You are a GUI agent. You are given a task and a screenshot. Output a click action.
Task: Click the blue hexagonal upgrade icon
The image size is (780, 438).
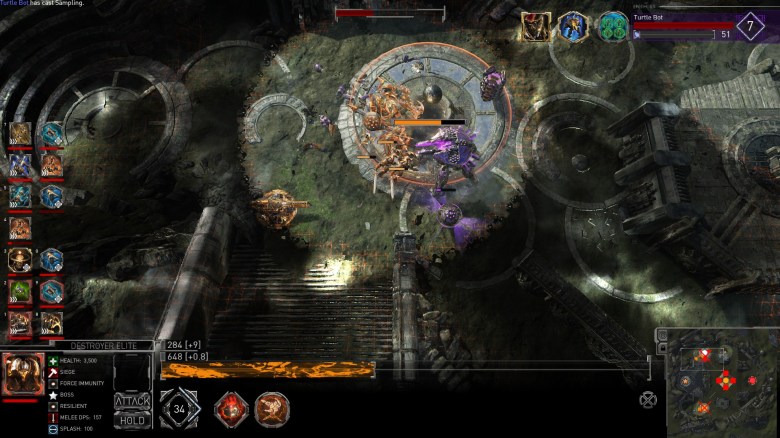point(573,27)
